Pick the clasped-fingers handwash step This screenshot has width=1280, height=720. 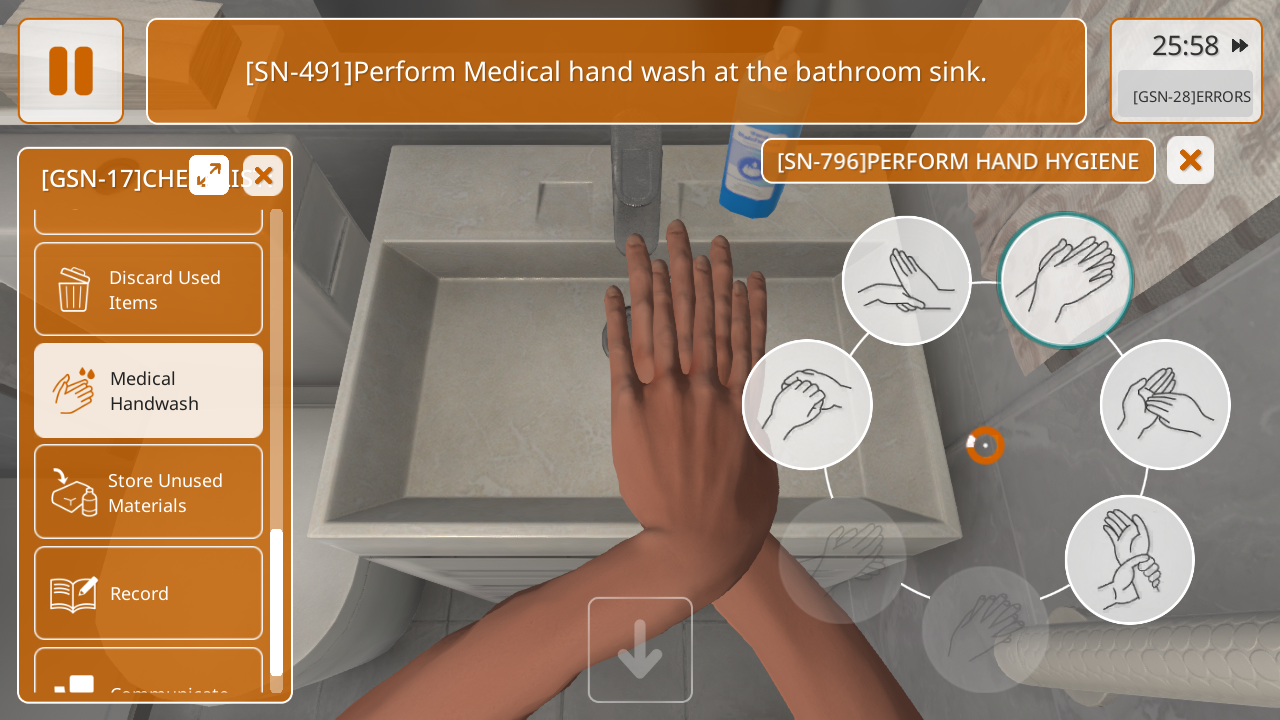[x=807, y=404]
